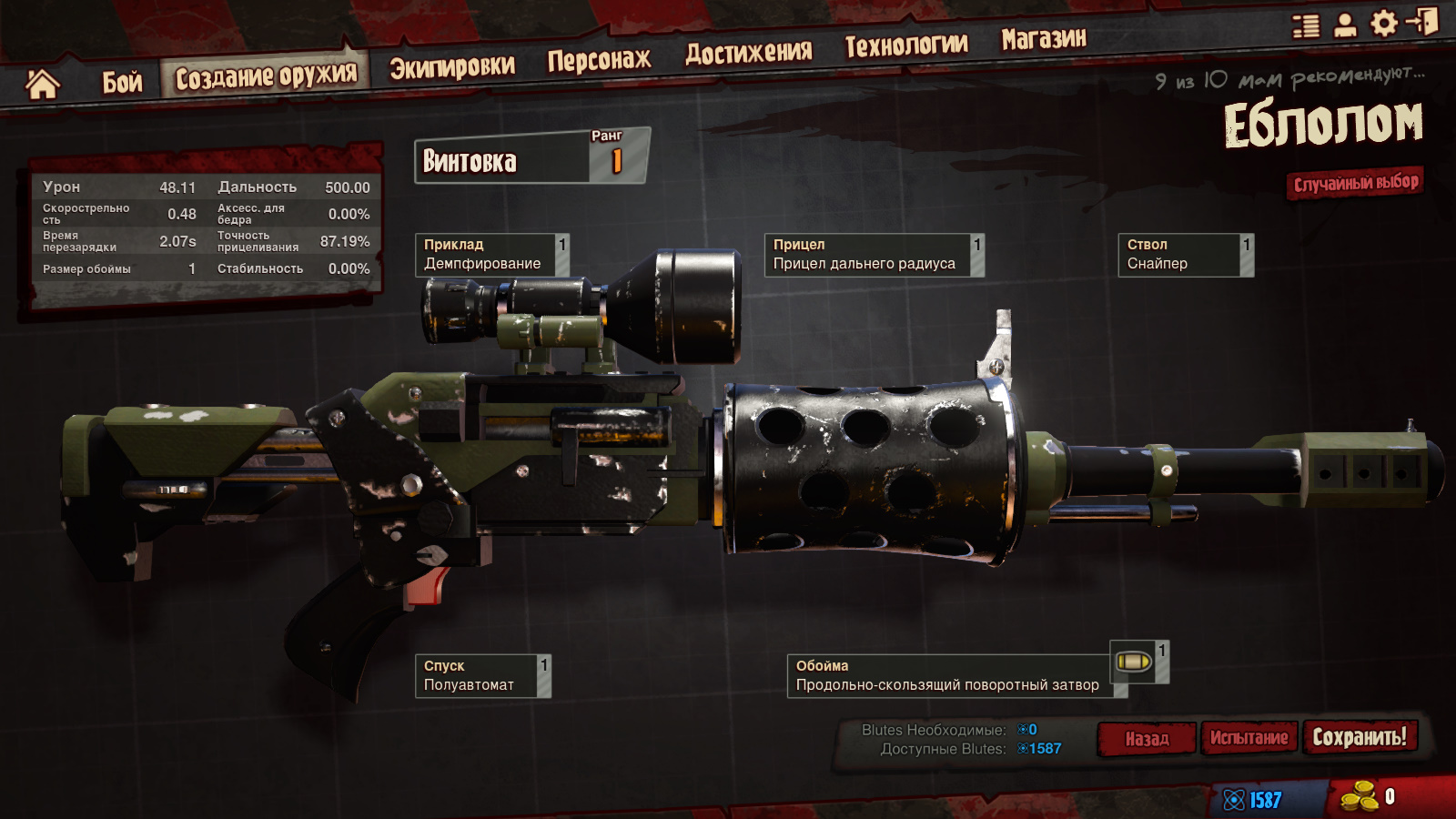Viewport: 1456px width, 819px height.
Task: Switch to the Технологии tab
Action: [x=905, y=45]
